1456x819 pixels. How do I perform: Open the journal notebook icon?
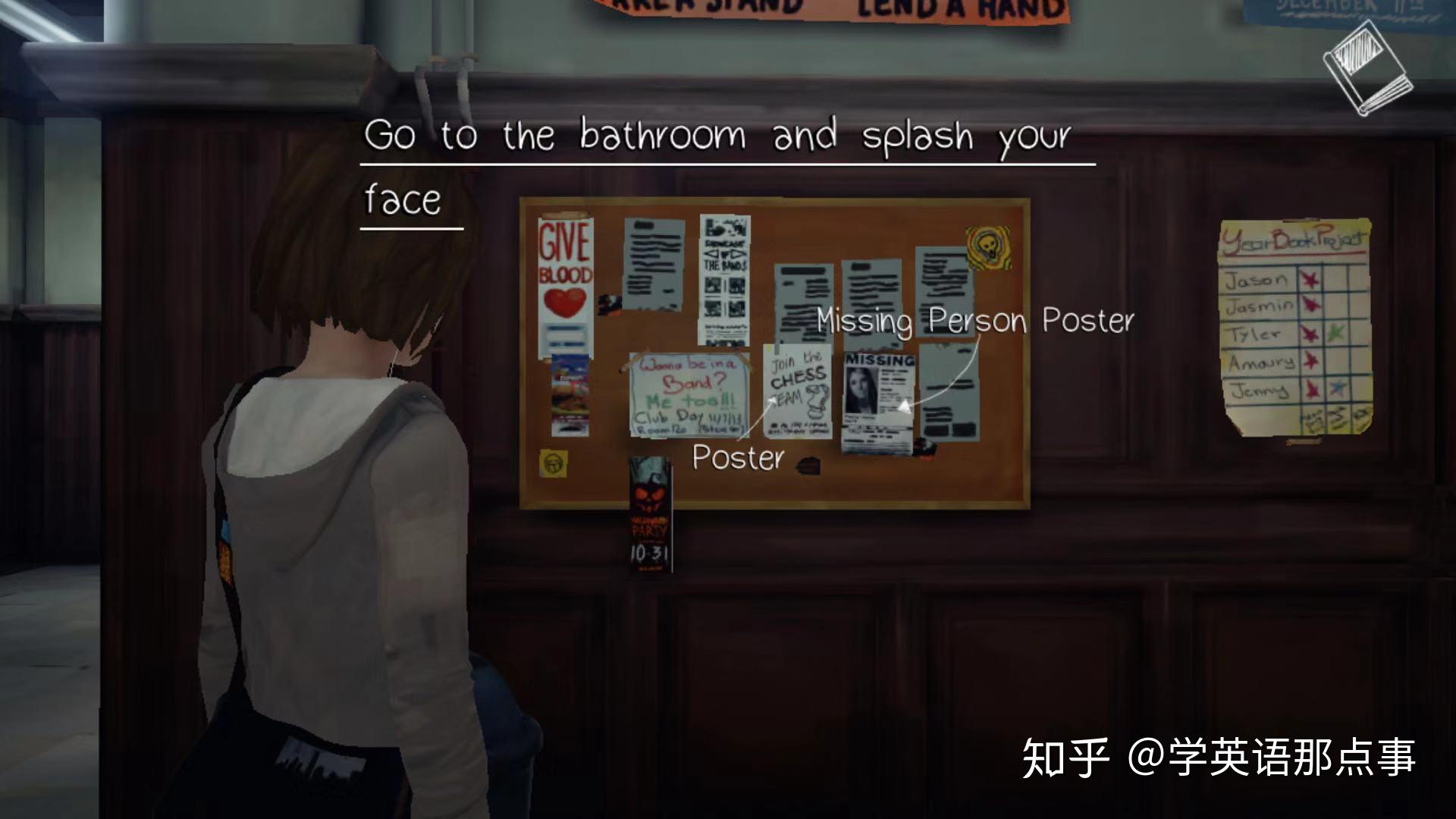click(x=1367, y=69)
